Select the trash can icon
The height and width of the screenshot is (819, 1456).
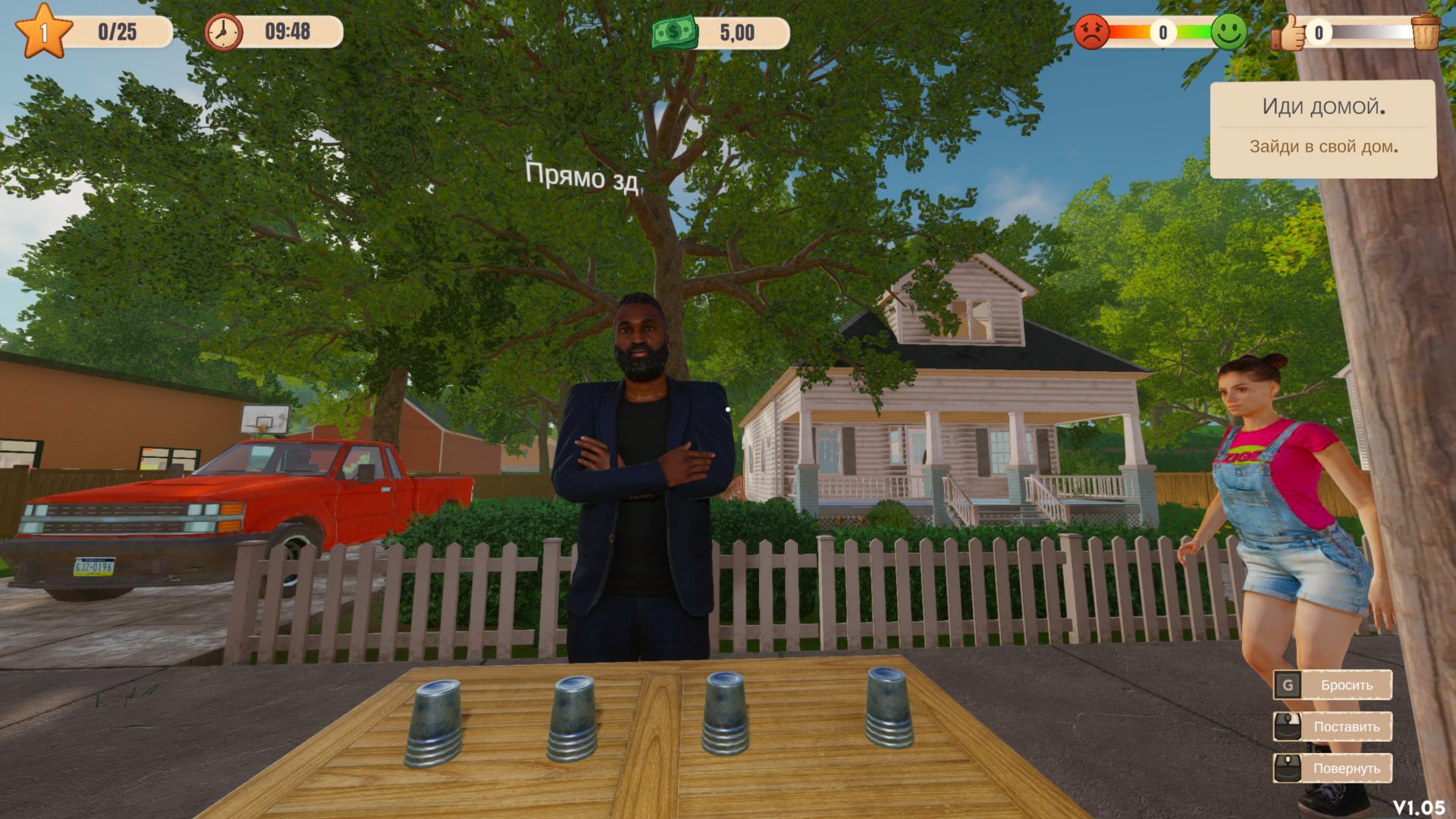click(1425, 32)
